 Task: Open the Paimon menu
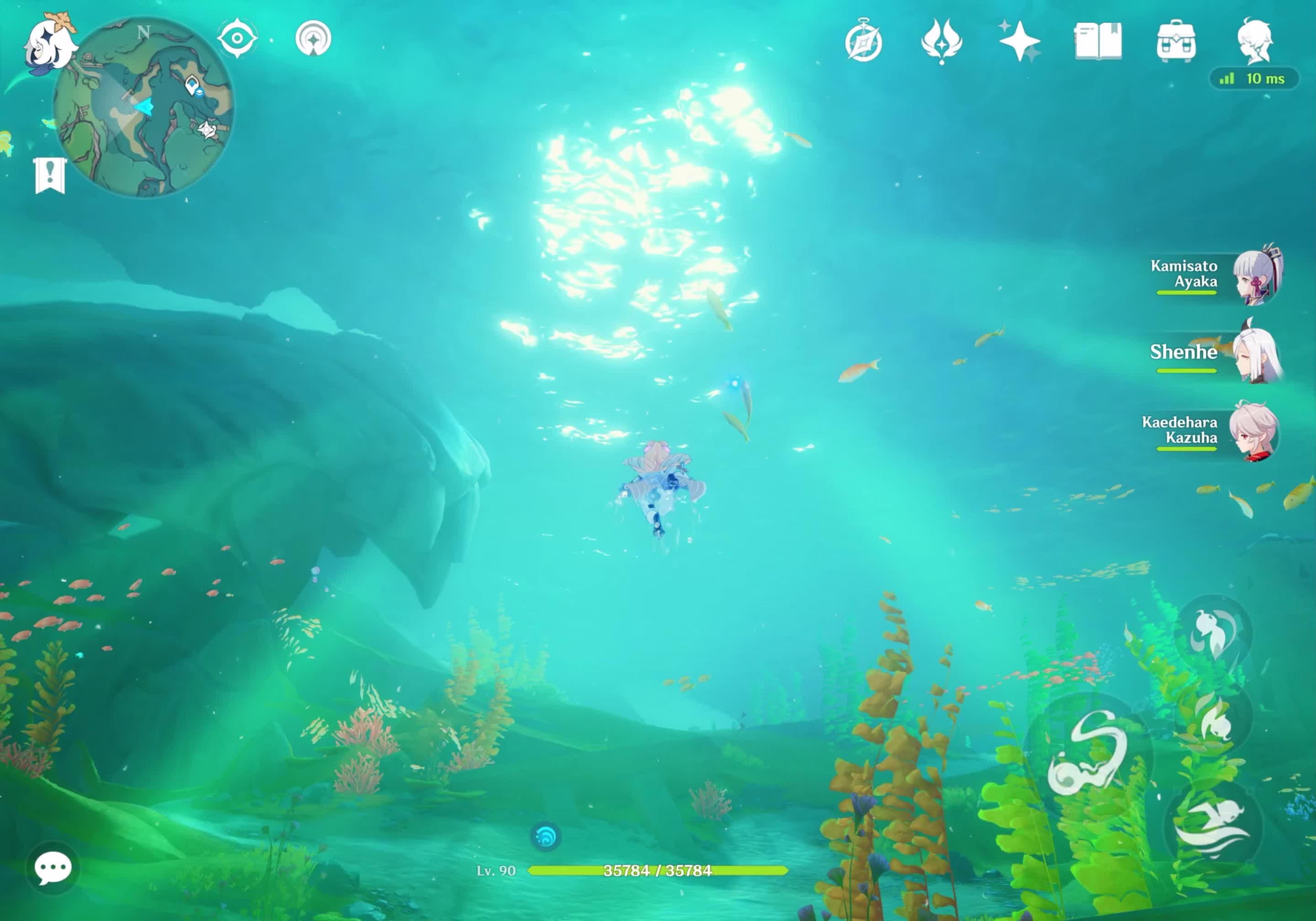[49, 46]
